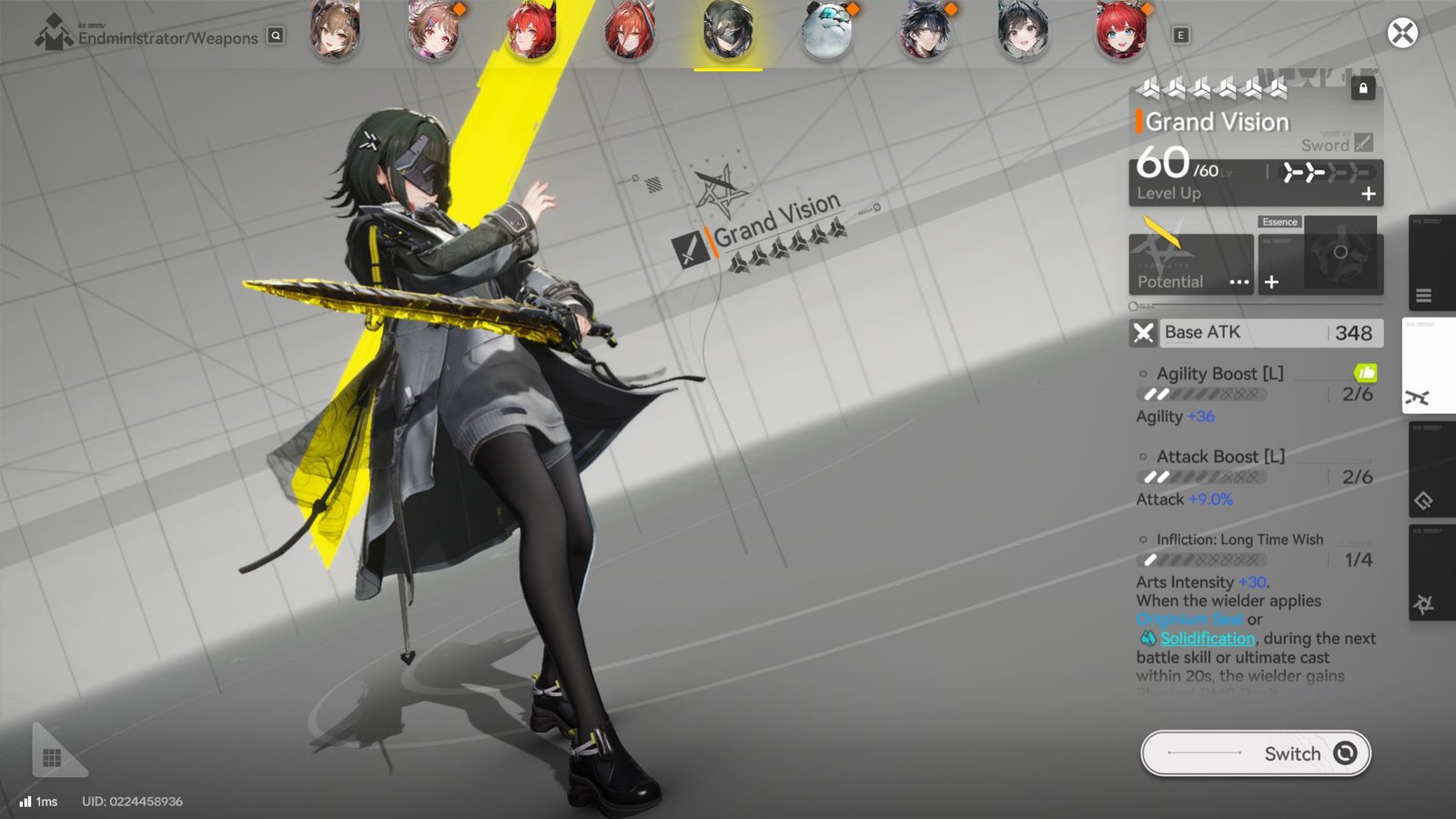Open the grid menu in the bottom corner
This screenshot has height=819, width=1456.
click(52, 757)
